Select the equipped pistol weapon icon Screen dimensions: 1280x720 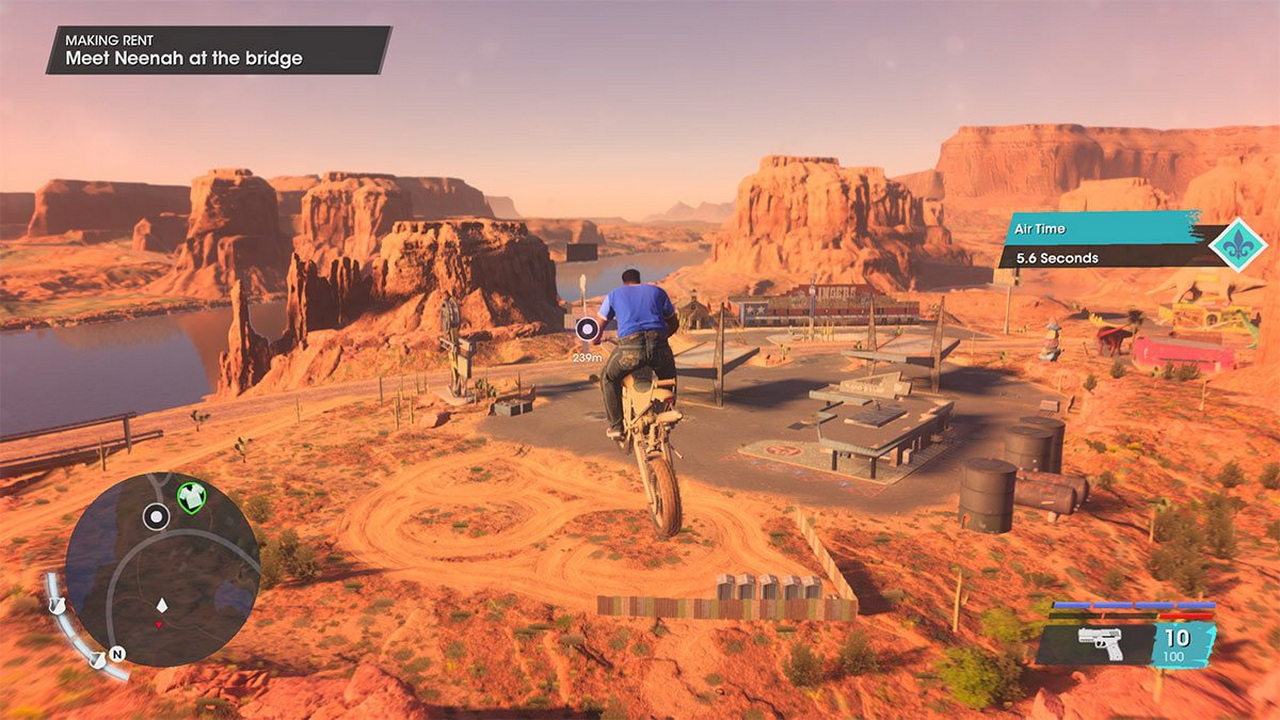pos(1100,643)
